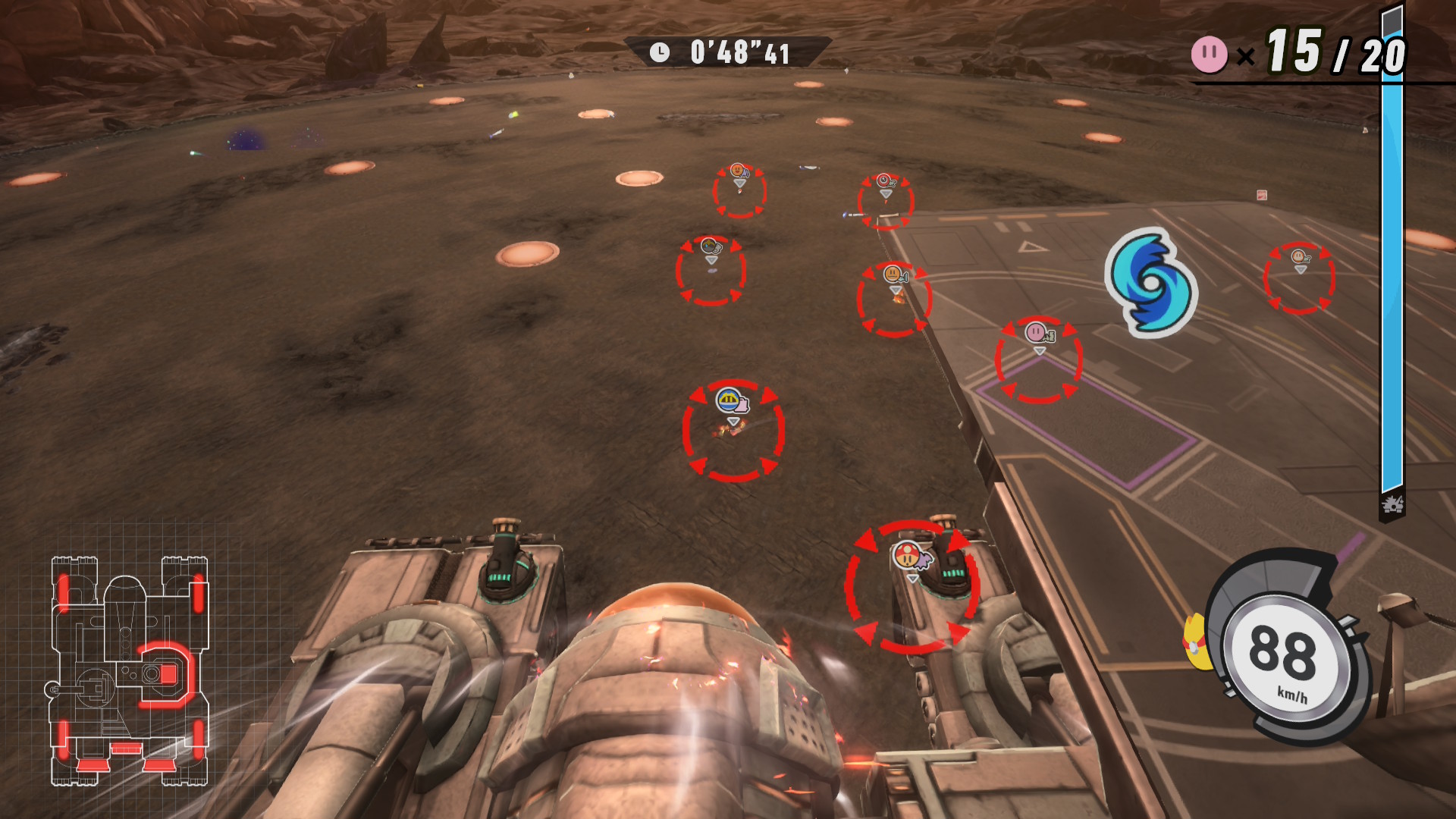The width and height of the screenshot is (1456, 819).
Task: Click the machine damage blueprint diagram
Action: (129, 670)
